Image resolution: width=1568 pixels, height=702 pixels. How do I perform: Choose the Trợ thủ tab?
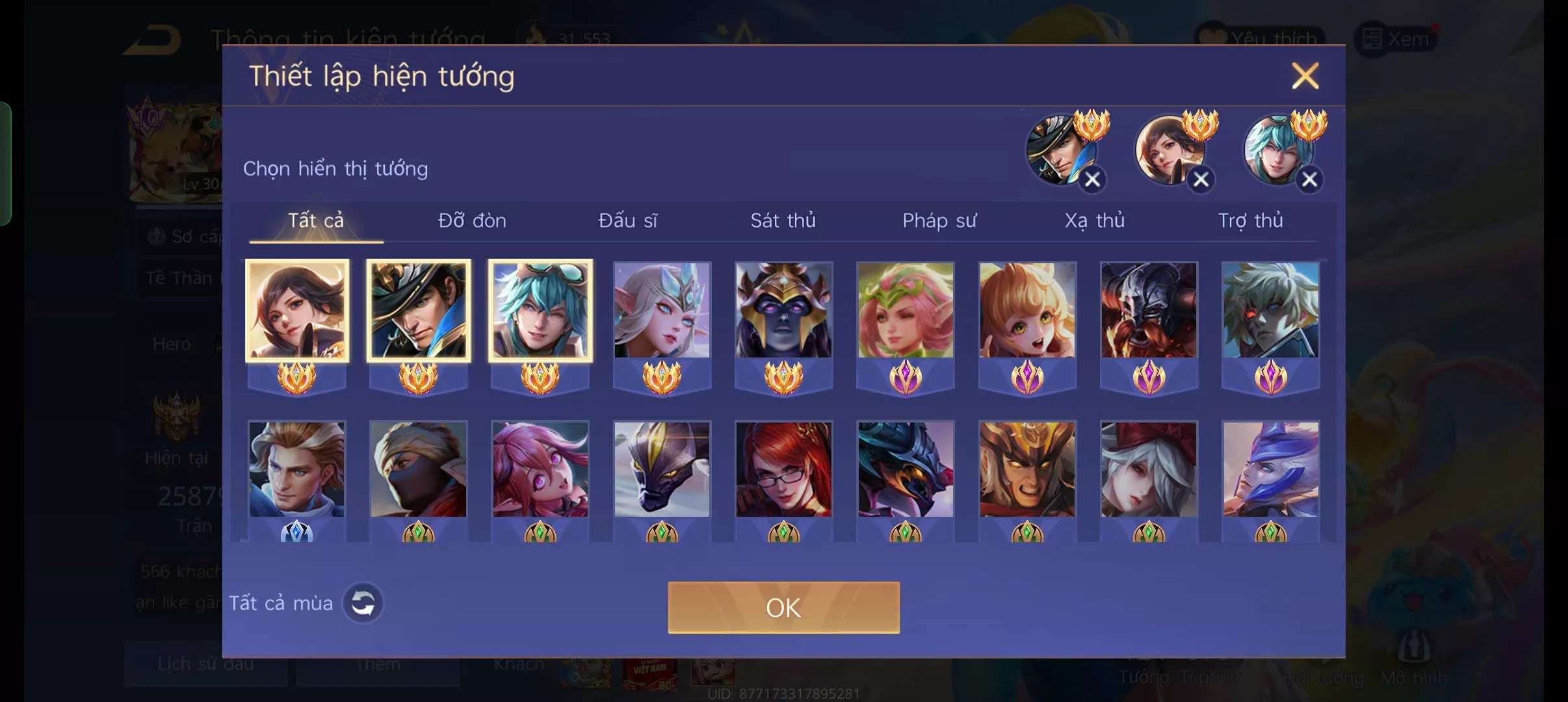pos(1250,221)
